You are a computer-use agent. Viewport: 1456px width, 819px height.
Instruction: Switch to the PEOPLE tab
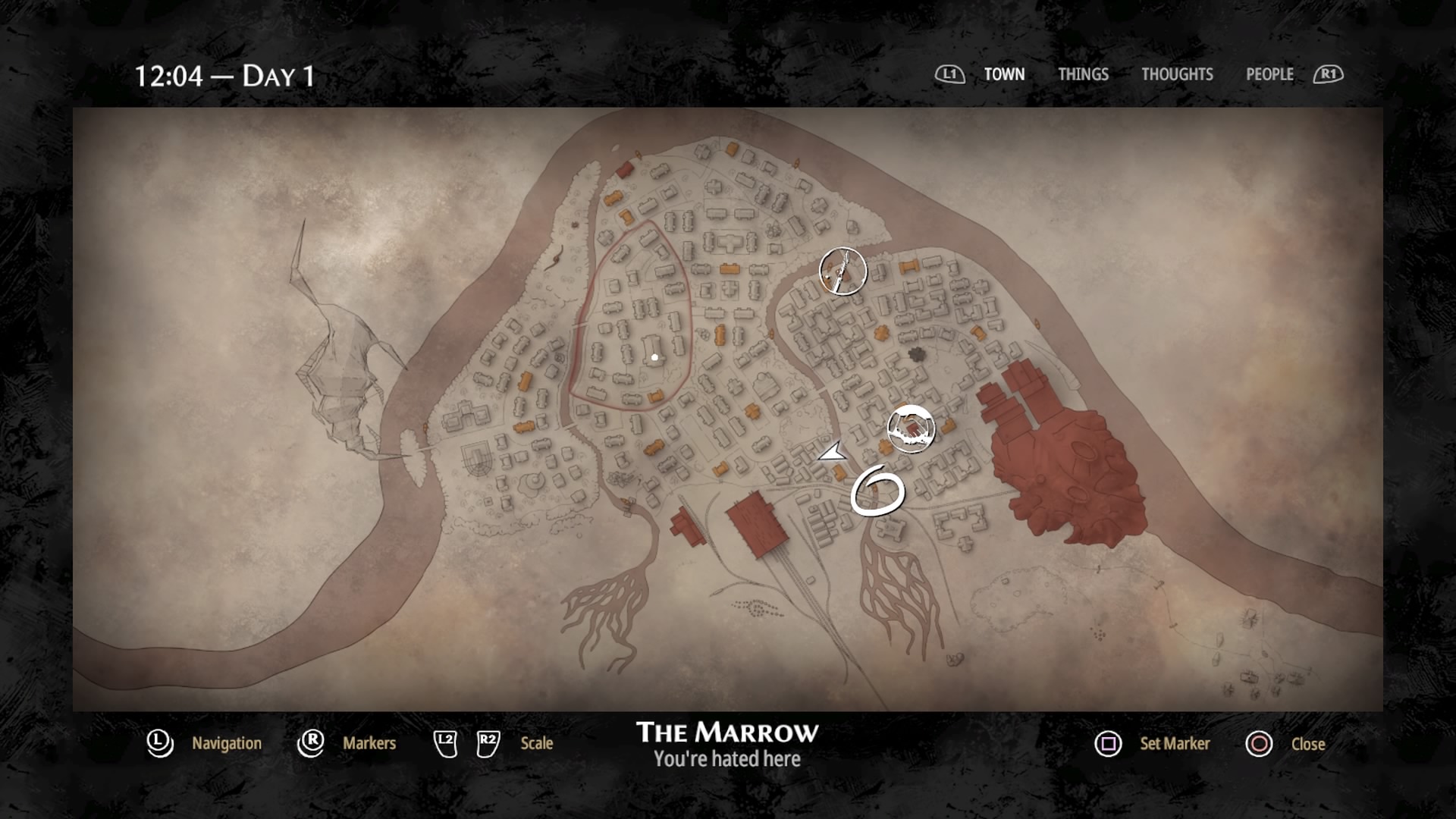[1269, 74]
